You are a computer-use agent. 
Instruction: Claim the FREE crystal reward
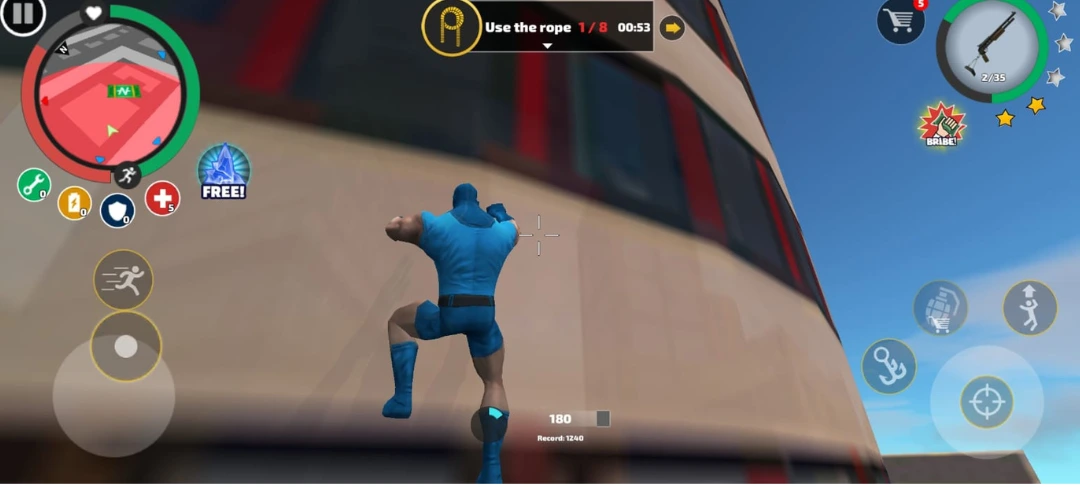coord(223,172)
